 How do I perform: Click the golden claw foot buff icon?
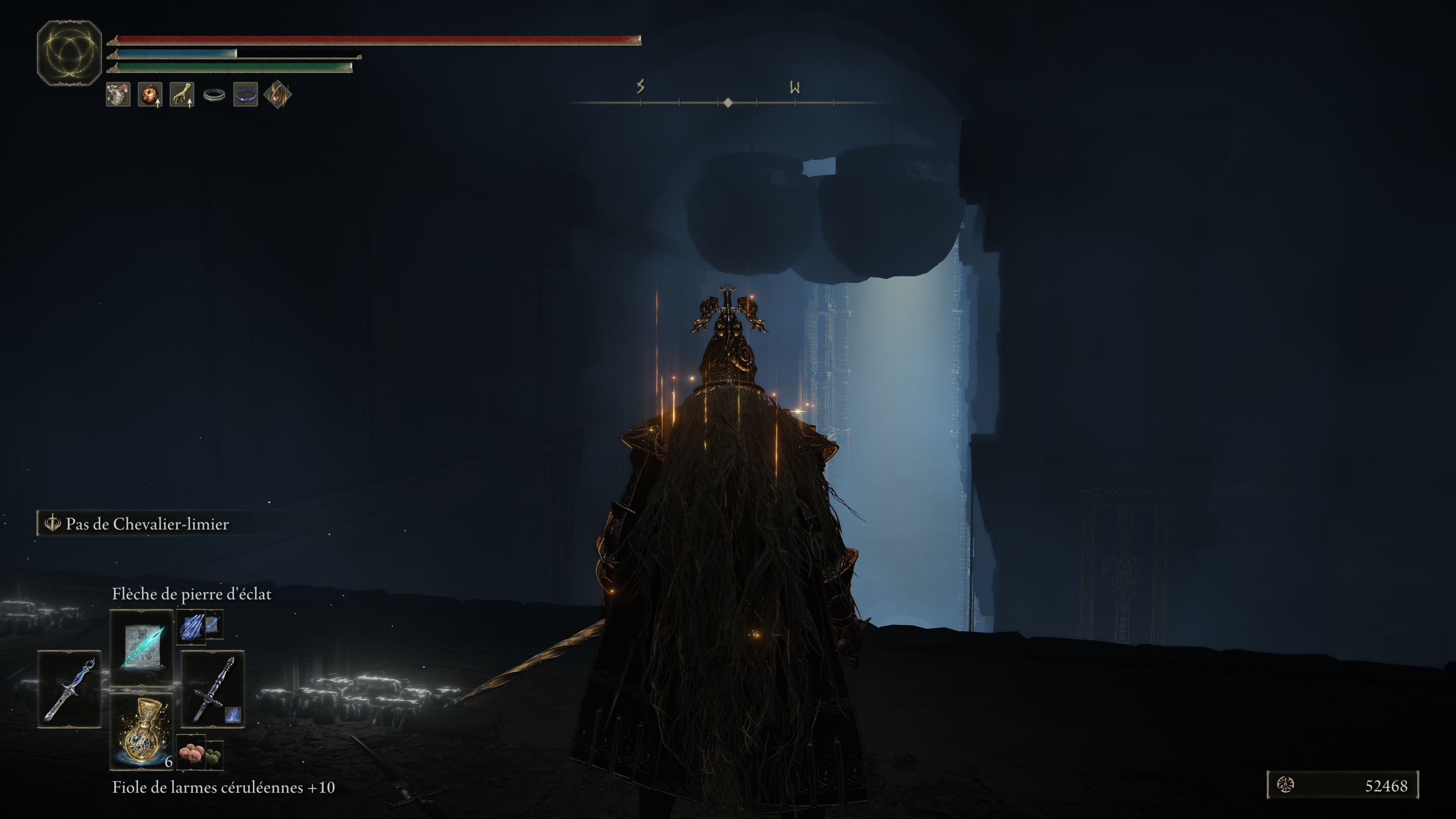[182, 94]
